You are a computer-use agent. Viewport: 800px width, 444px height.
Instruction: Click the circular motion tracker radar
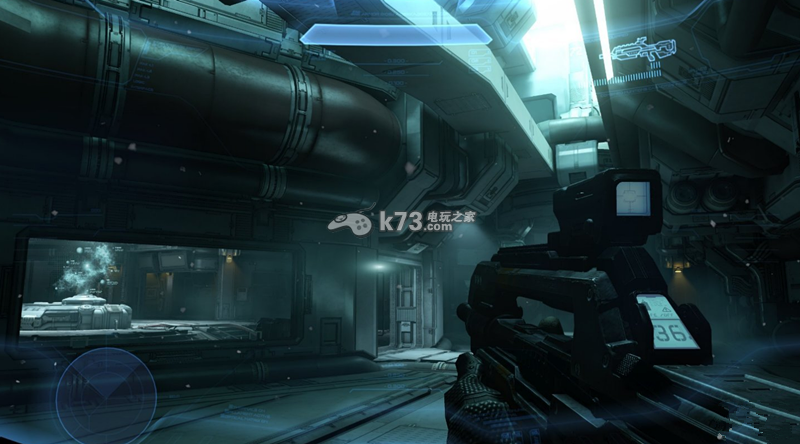click(105, 393)
